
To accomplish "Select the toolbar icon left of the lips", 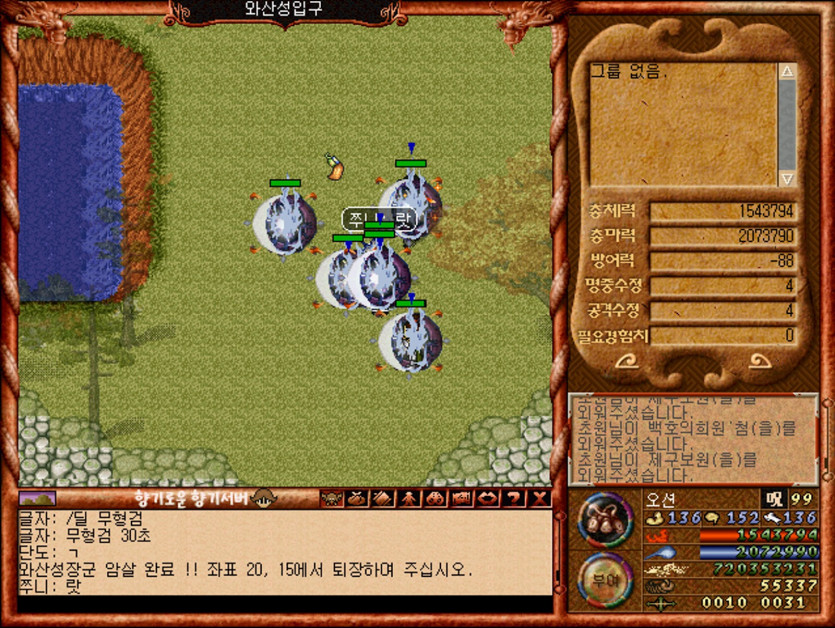I will click(462, 498).
